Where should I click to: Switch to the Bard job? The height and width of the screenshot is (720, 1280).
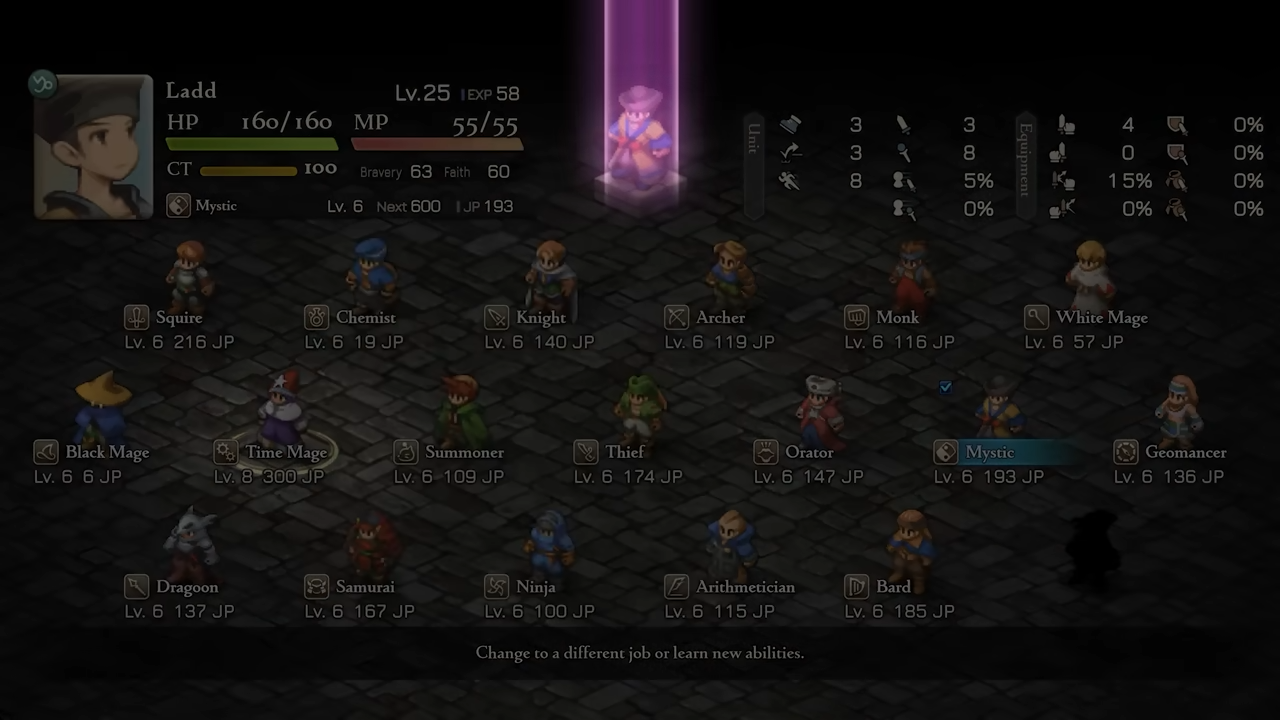[892, 587]
